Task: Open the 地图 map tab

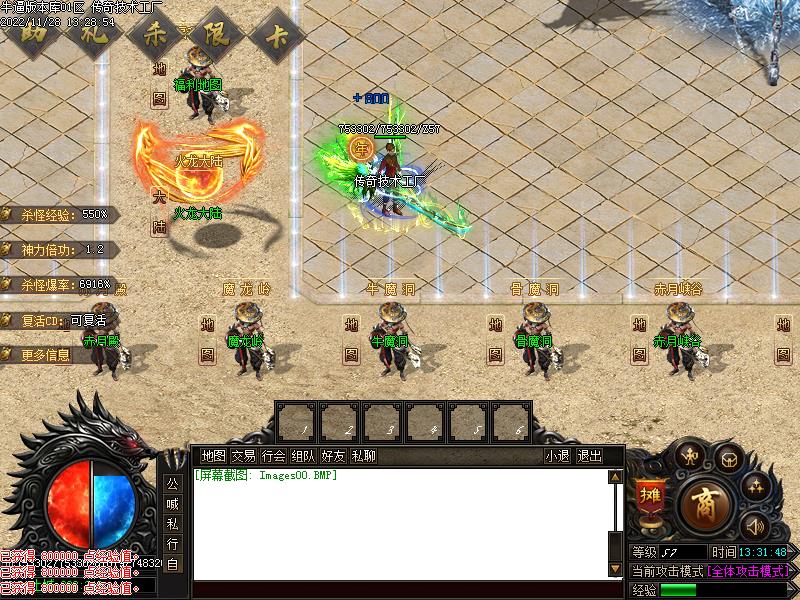Action: (x=213, y=456)
